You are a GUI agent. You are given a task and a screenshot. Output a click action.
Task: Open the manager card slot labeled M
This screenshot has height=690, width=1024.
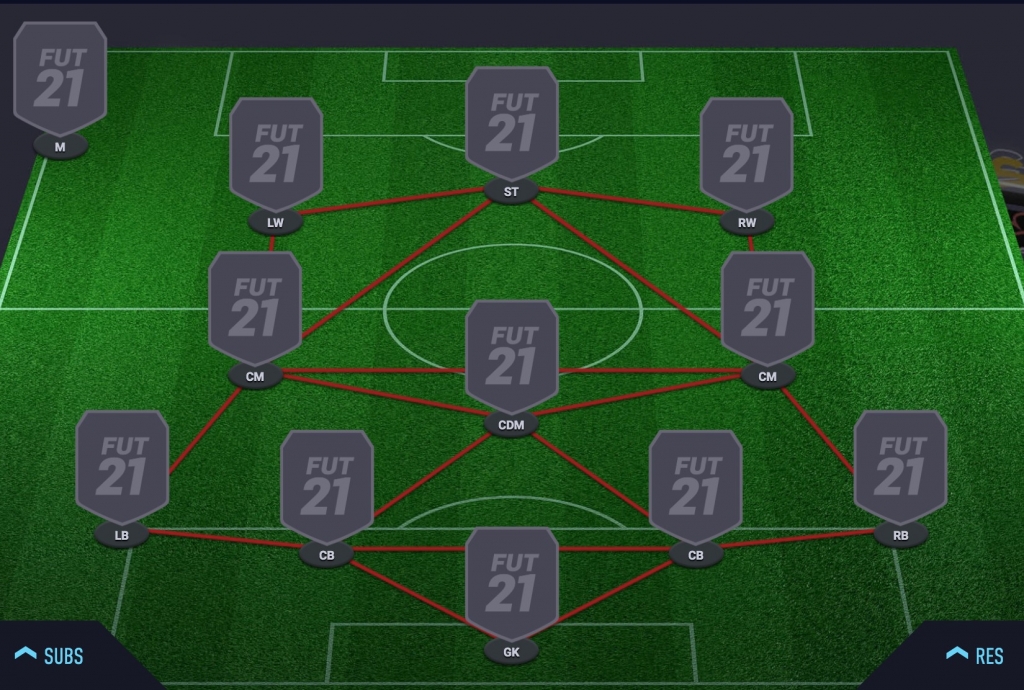[60, 80]
